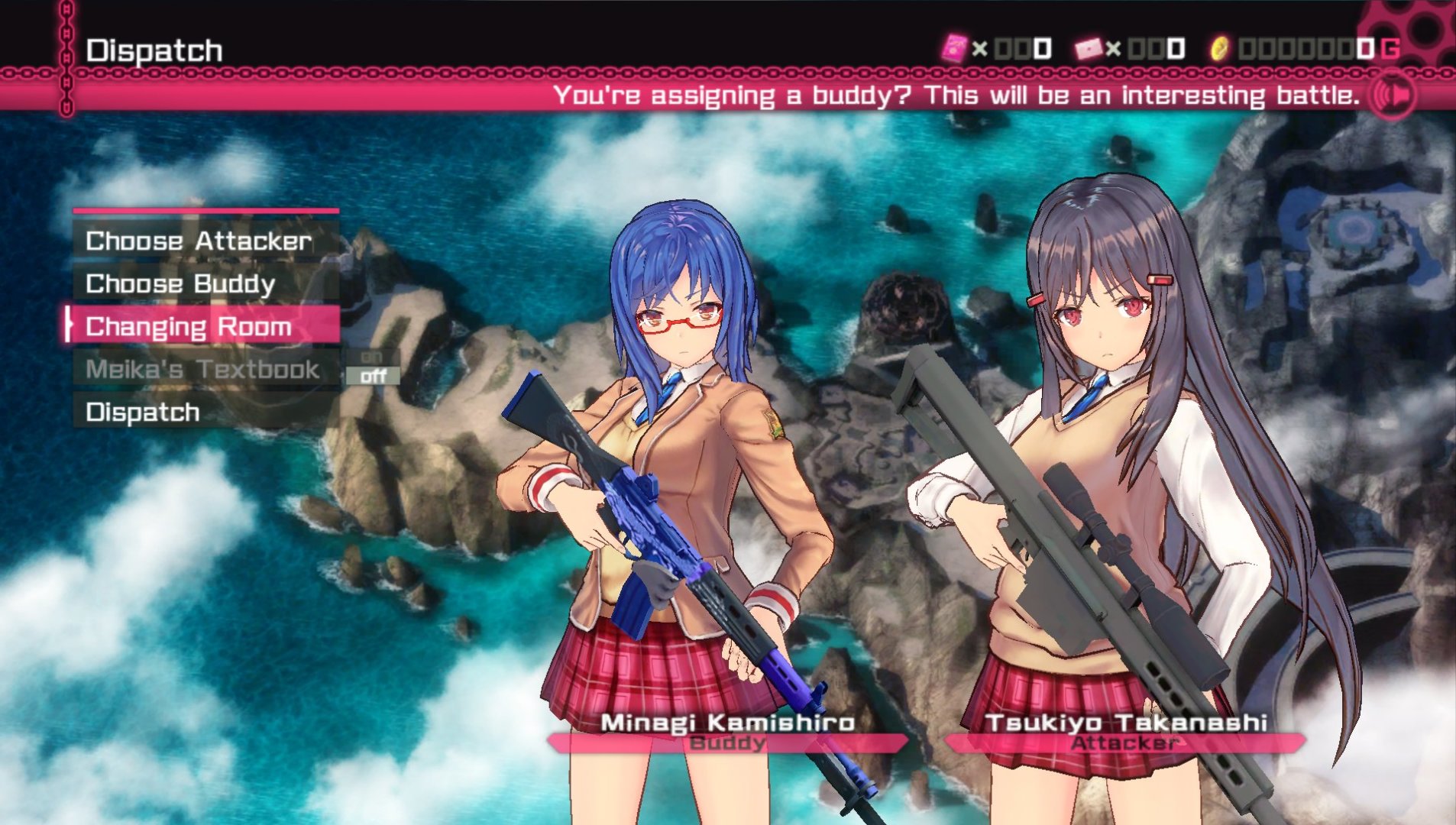The image size is (1456, 825).
Task: Select the Tsukiyo Takanashi Attacker nameplate
Action: click(x=1125, y=733)
